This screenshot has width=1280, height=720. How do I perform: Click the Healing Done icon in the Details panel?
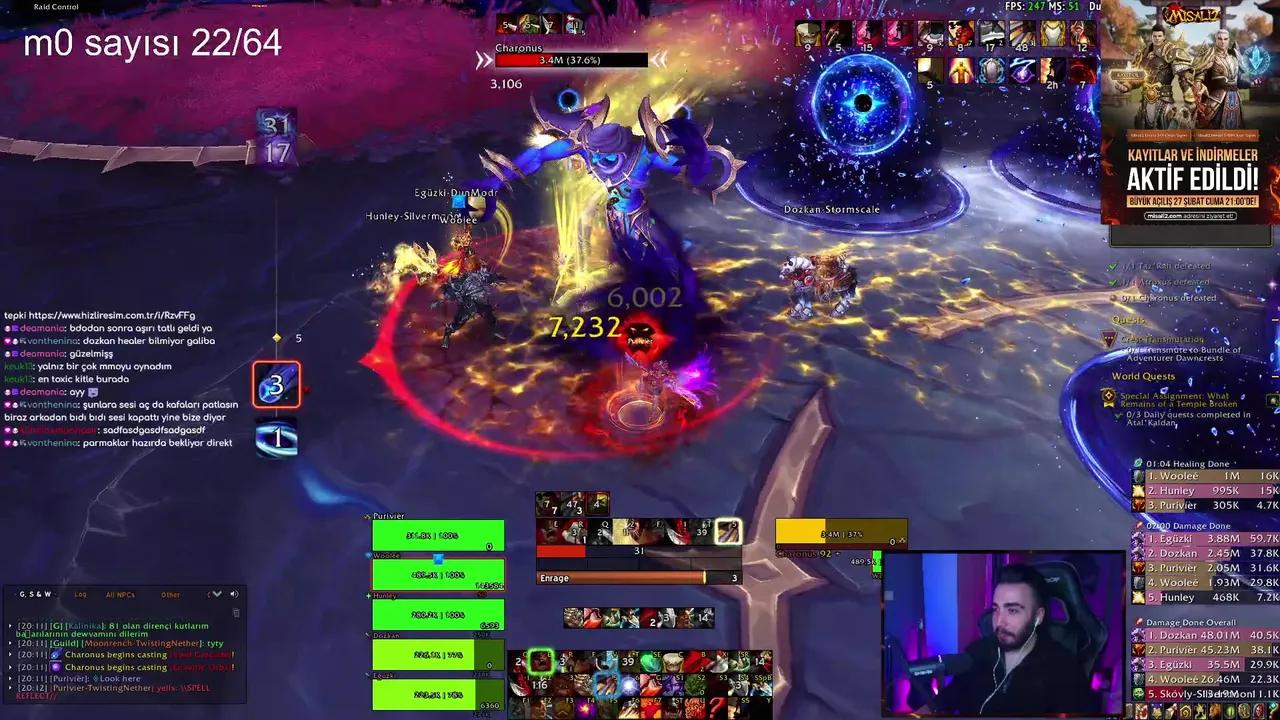[1138, 463]
